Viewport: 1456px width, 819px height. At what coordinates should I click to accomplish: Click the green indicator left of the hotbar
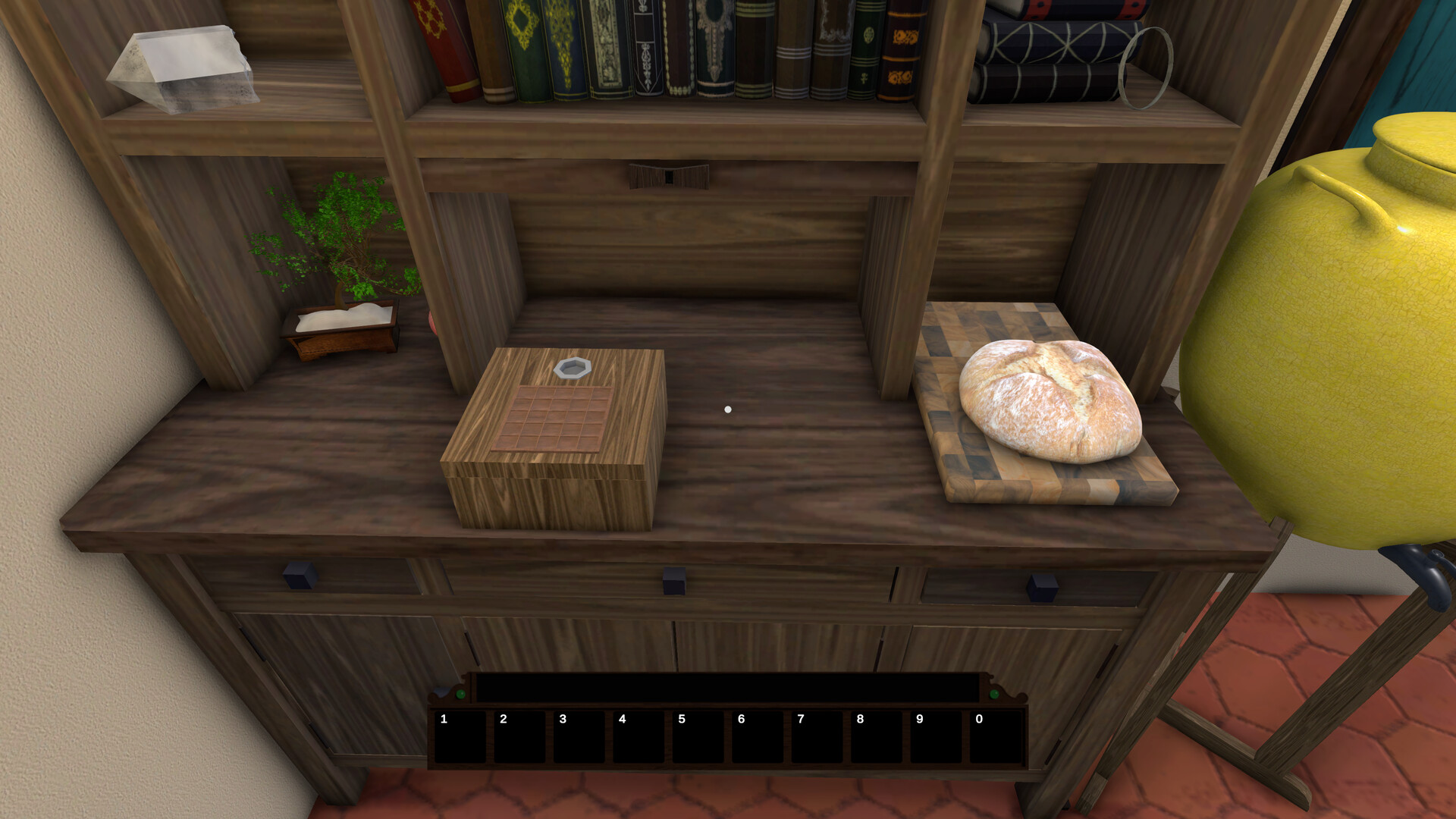460,695
